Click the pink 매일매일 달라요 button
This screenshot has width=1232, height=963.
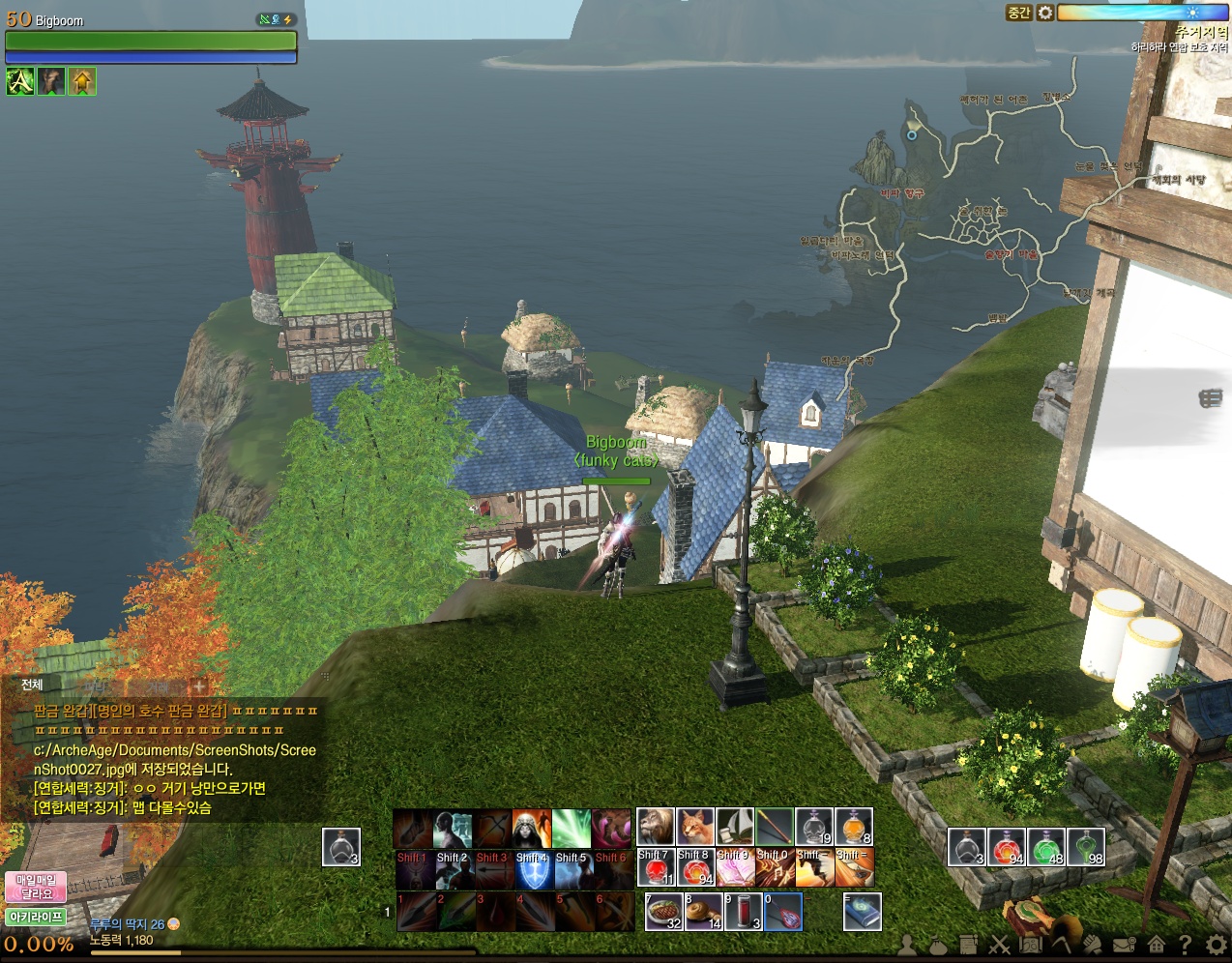click(36, 887)
